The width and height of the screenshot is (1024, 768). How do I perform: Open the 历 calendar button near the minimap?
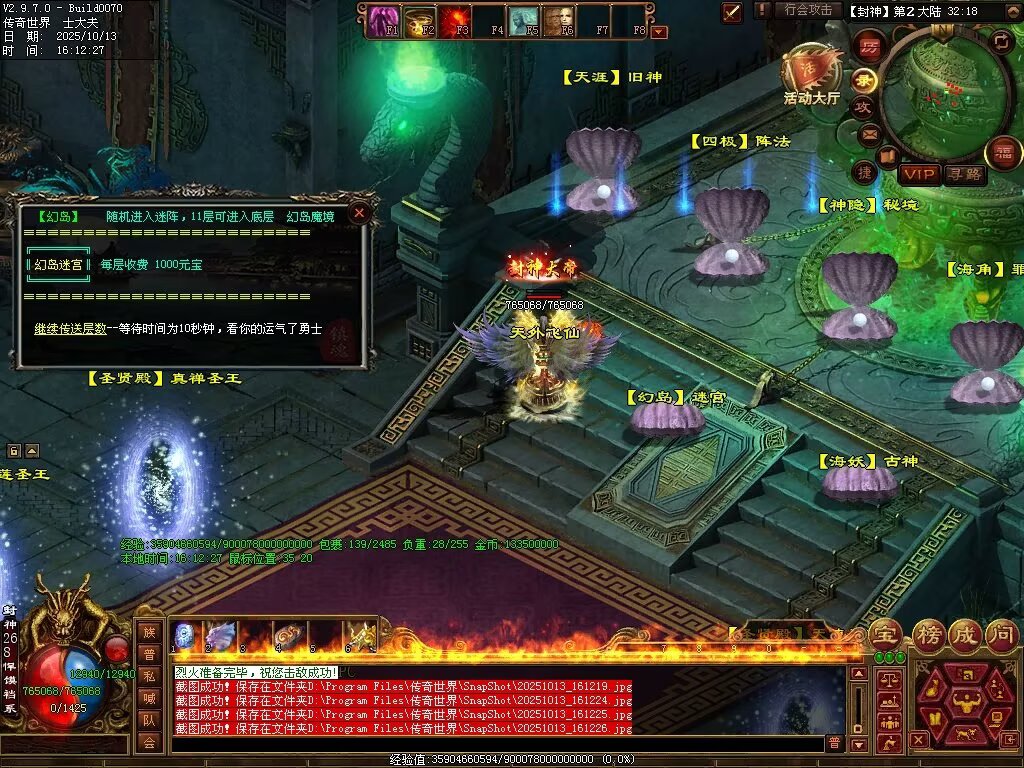tap(868, 46)
